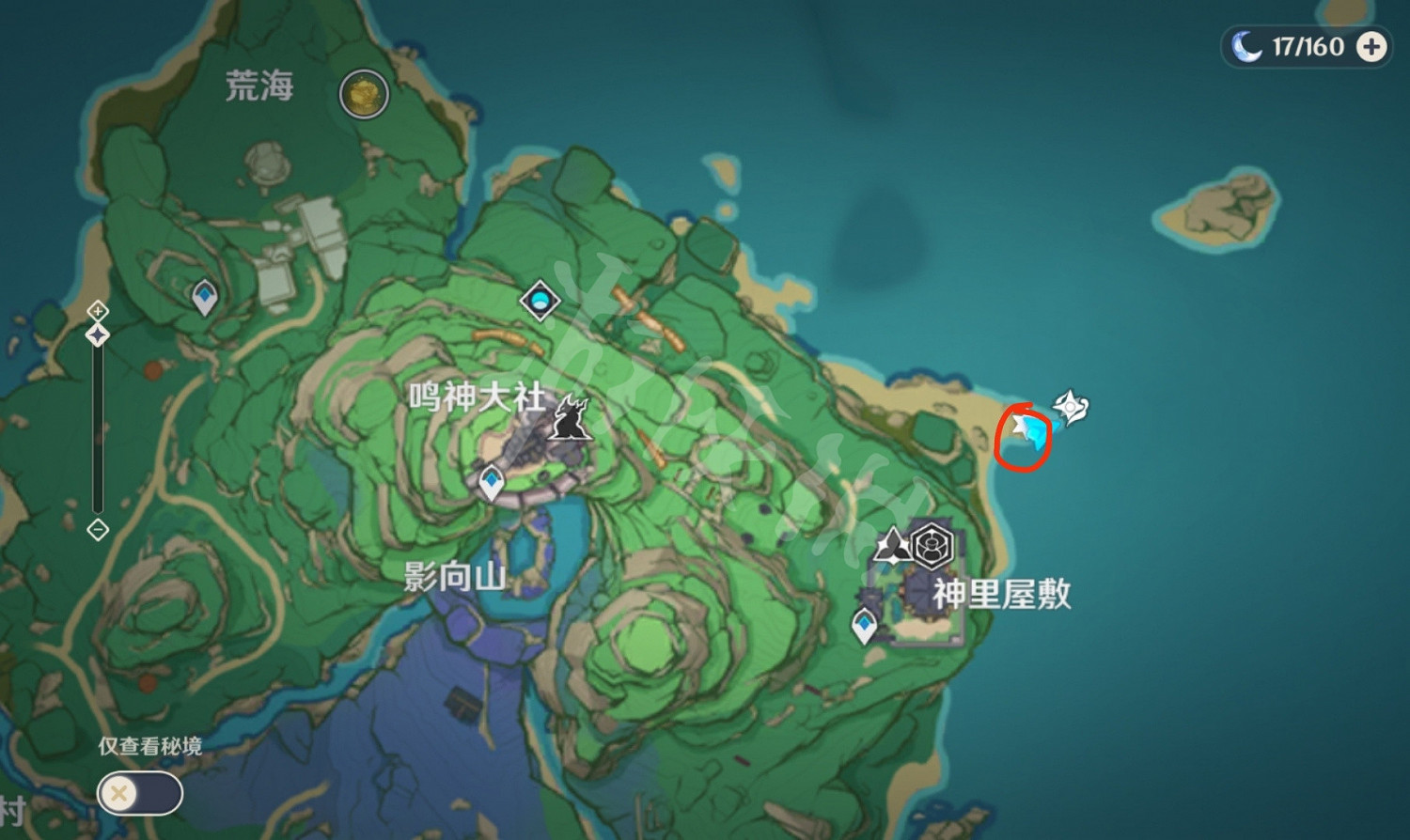Expand the resin panel with the plus control

pyautogui.click(x=1371, y=46)
